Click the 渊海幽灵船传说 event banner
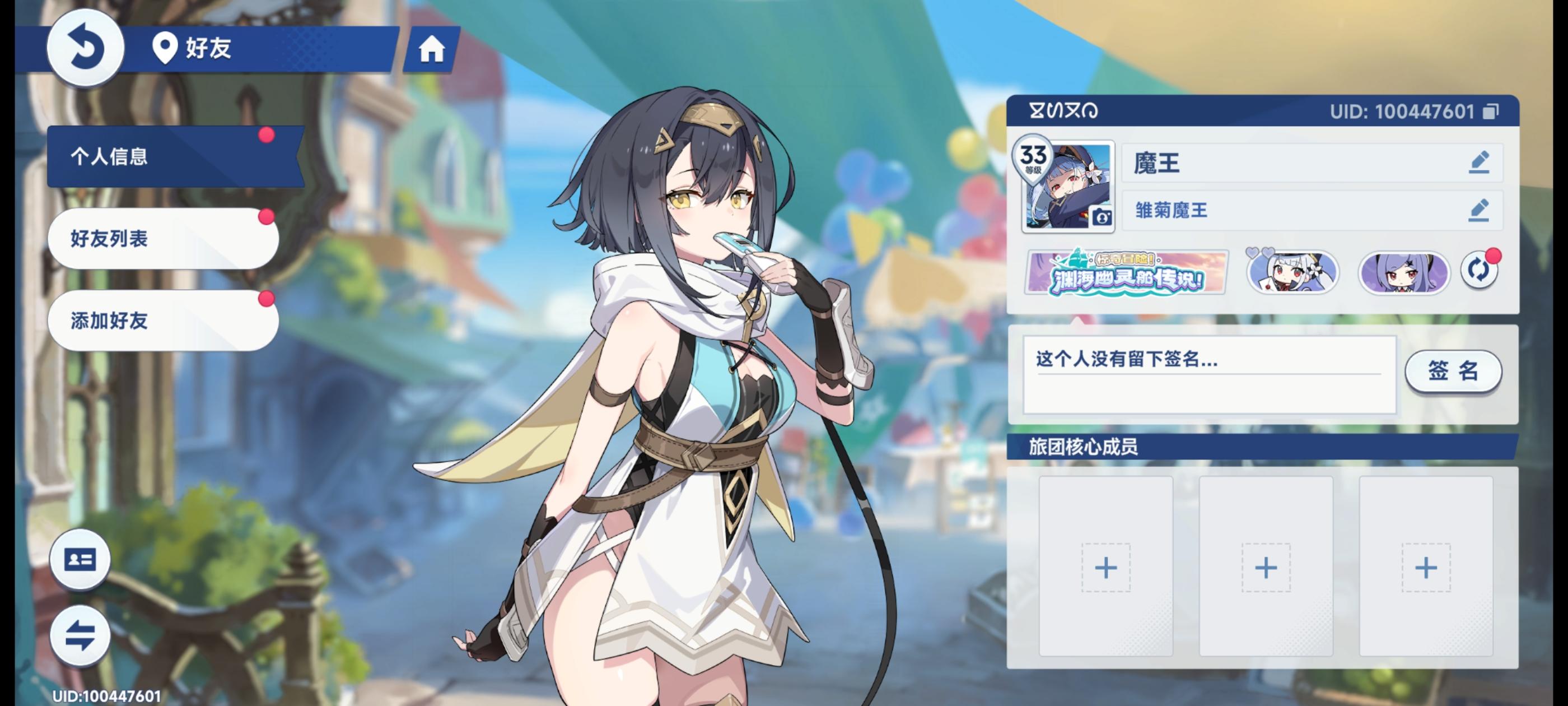This screenshot has width=1568, height=706. point(1125,273)
